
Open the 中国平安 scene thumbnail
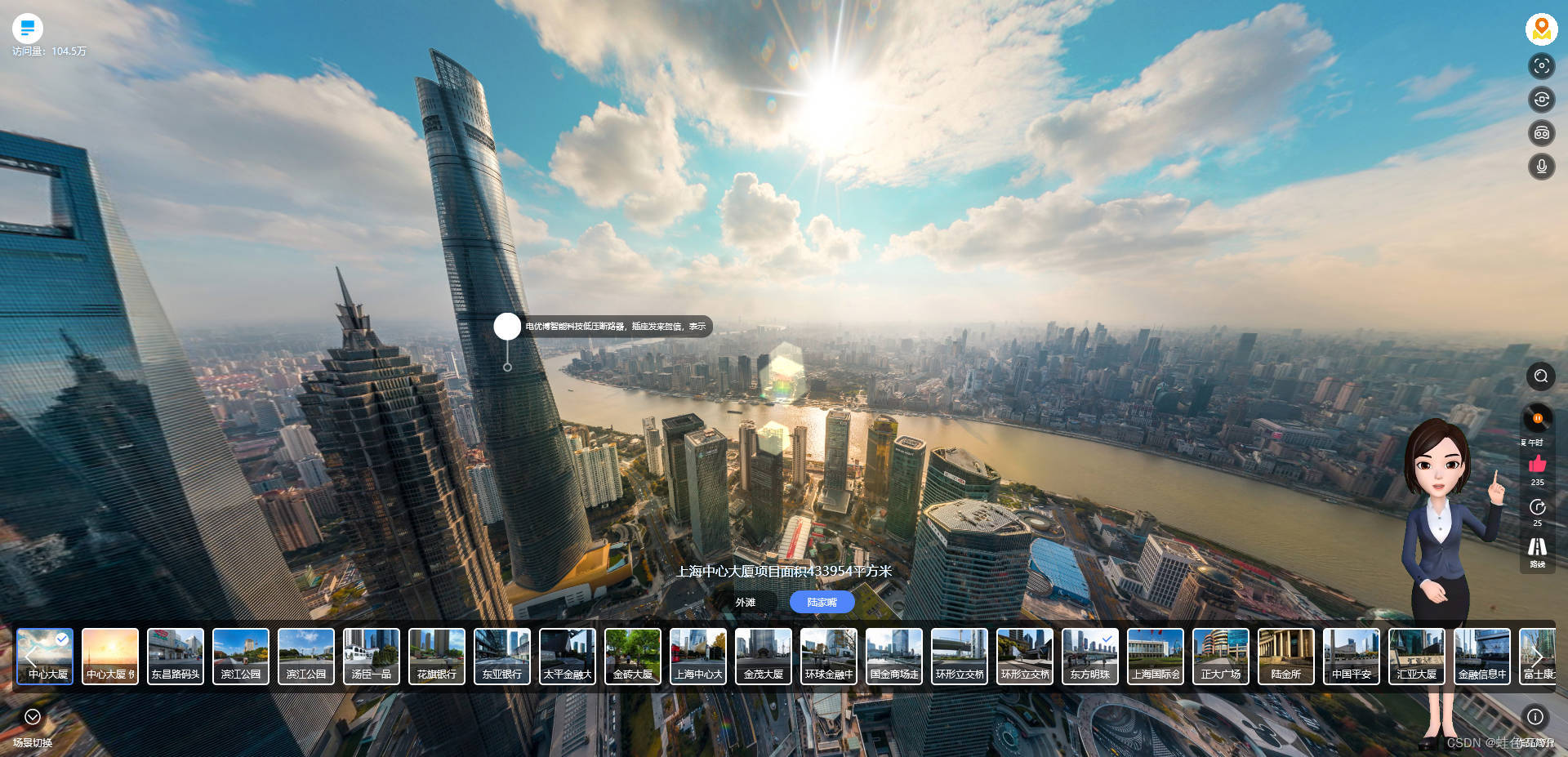tap(1352, 656)
